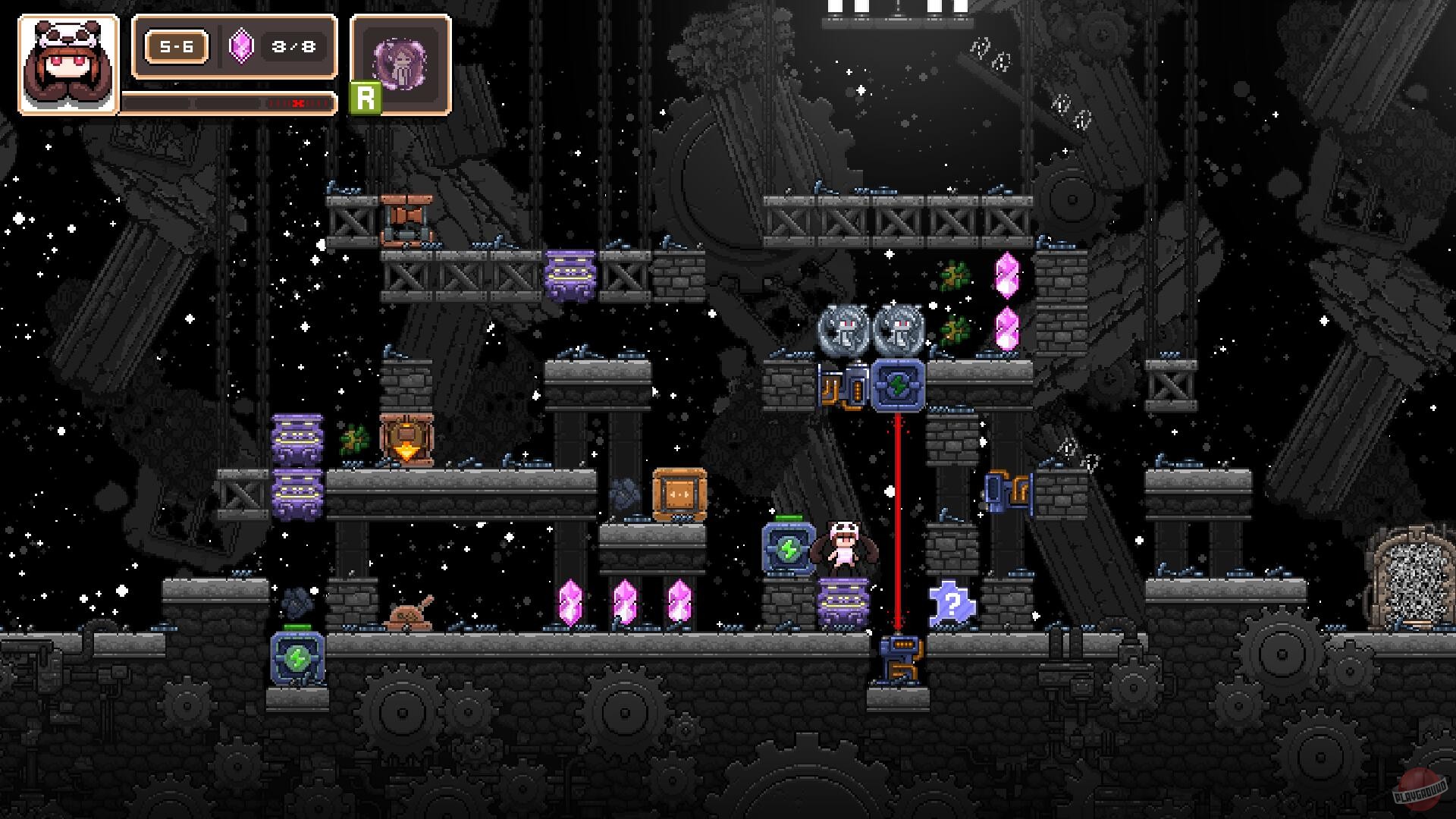The image size is (1456, 819).
Task: Click the 3/8 crystal collection counter
Action: (294, 47)
